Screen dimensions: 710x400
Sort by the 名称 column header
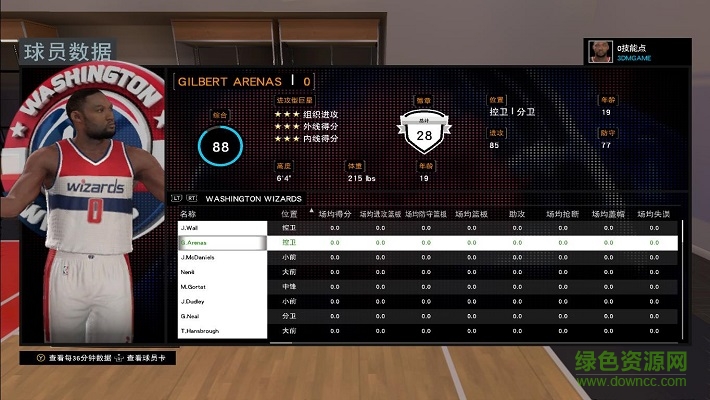point(188,213)
